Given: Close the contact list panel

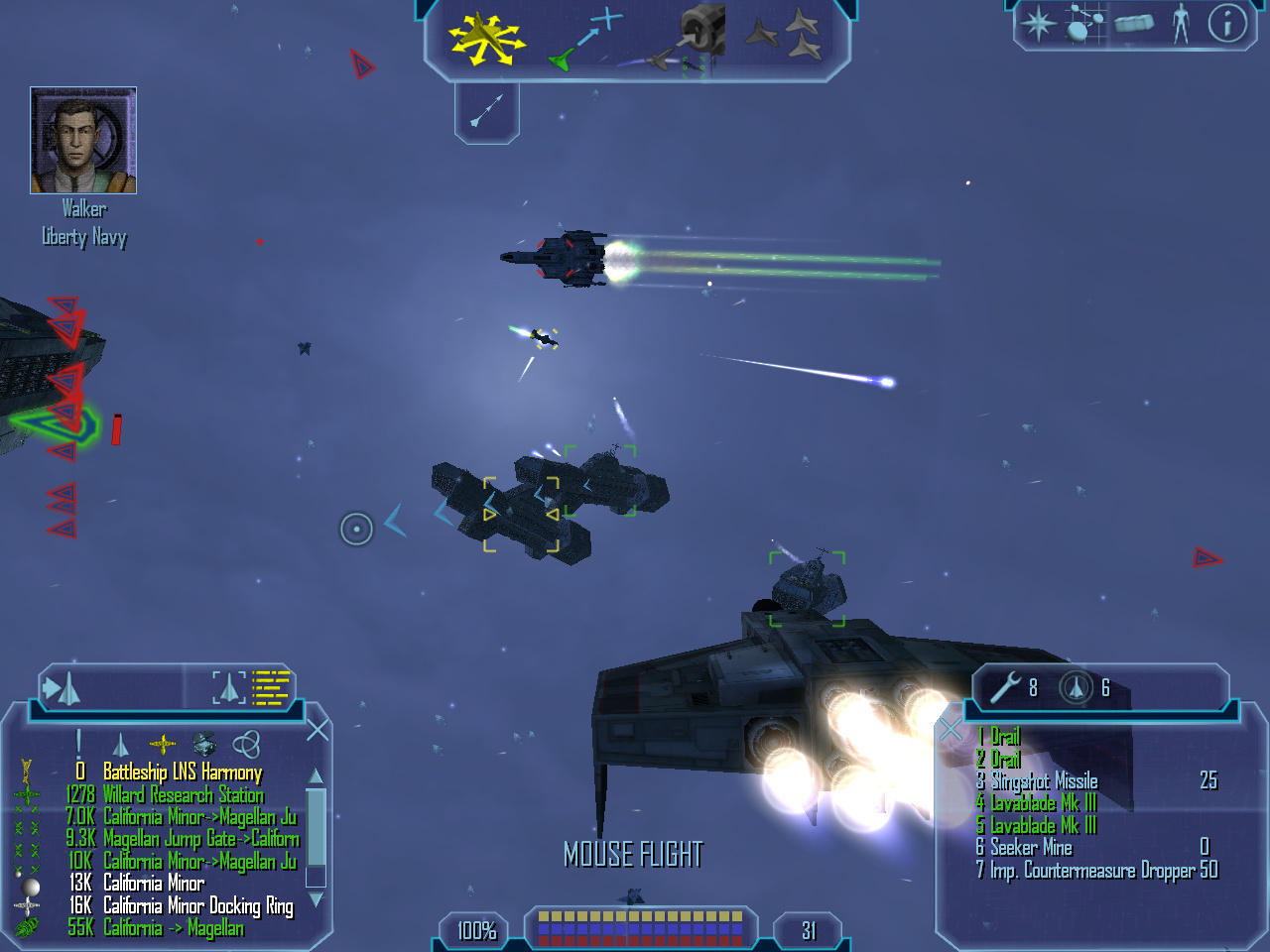Looking at the screenshot, I should point(317,731).
